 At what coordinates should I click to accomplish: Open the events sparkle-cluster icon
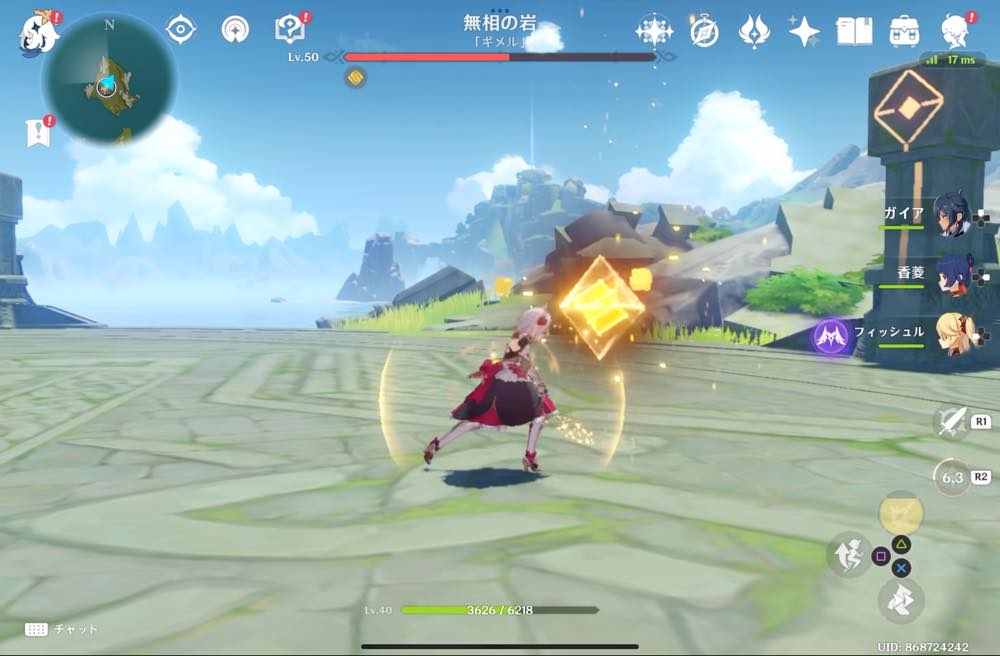click(654, 31)
